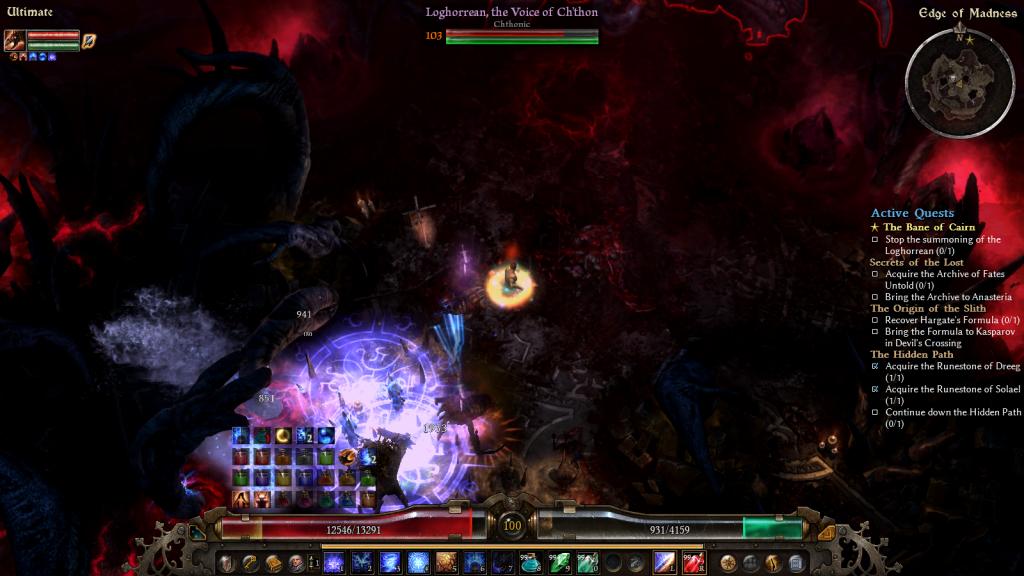This screenshot has height=576, width=1024.
Task: Use the red health potion slot
Action: [x=694, y=563]
